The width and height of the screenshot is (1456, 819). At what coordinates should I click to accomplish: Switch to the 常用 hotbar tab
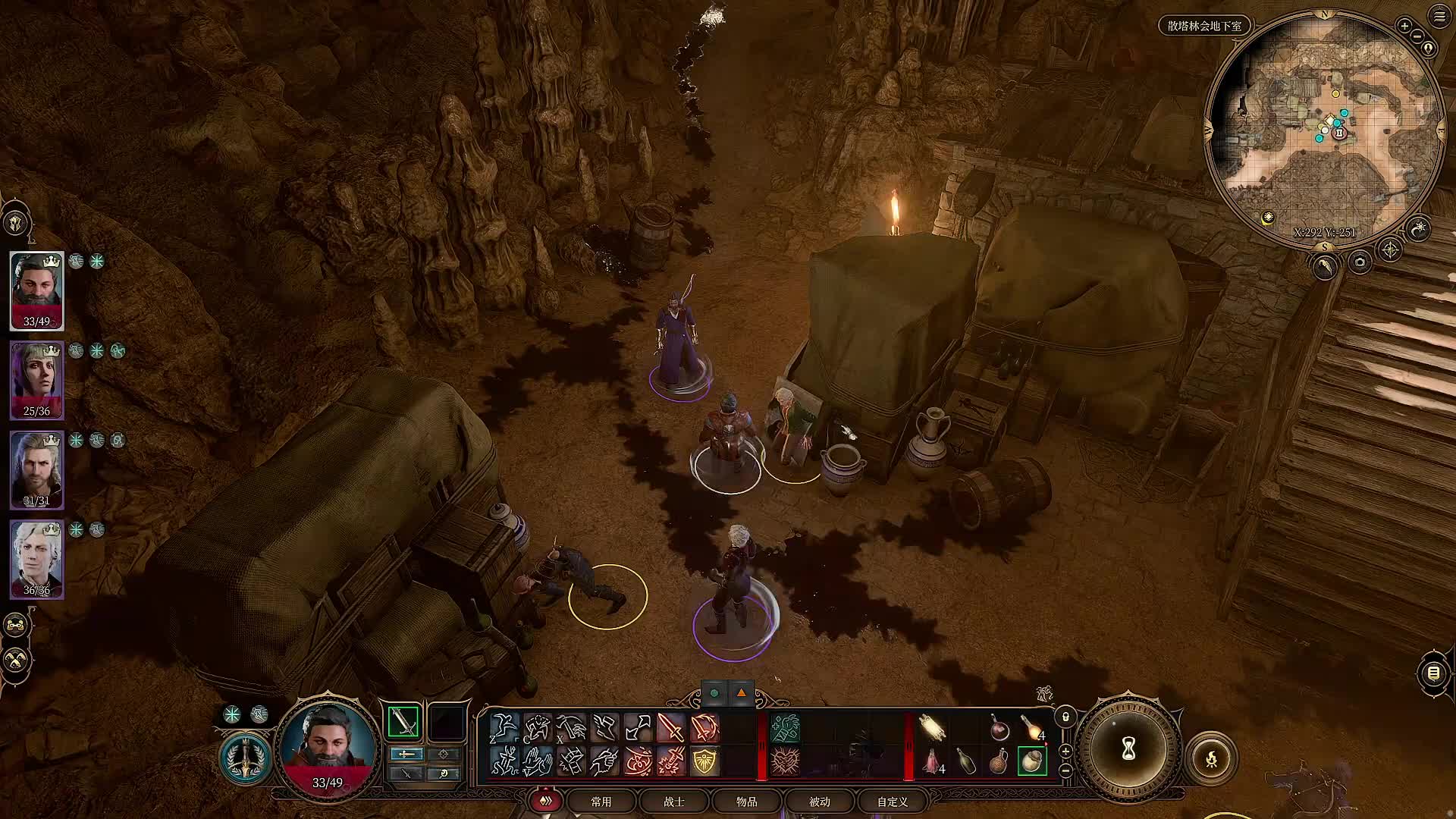click(601, 802)
